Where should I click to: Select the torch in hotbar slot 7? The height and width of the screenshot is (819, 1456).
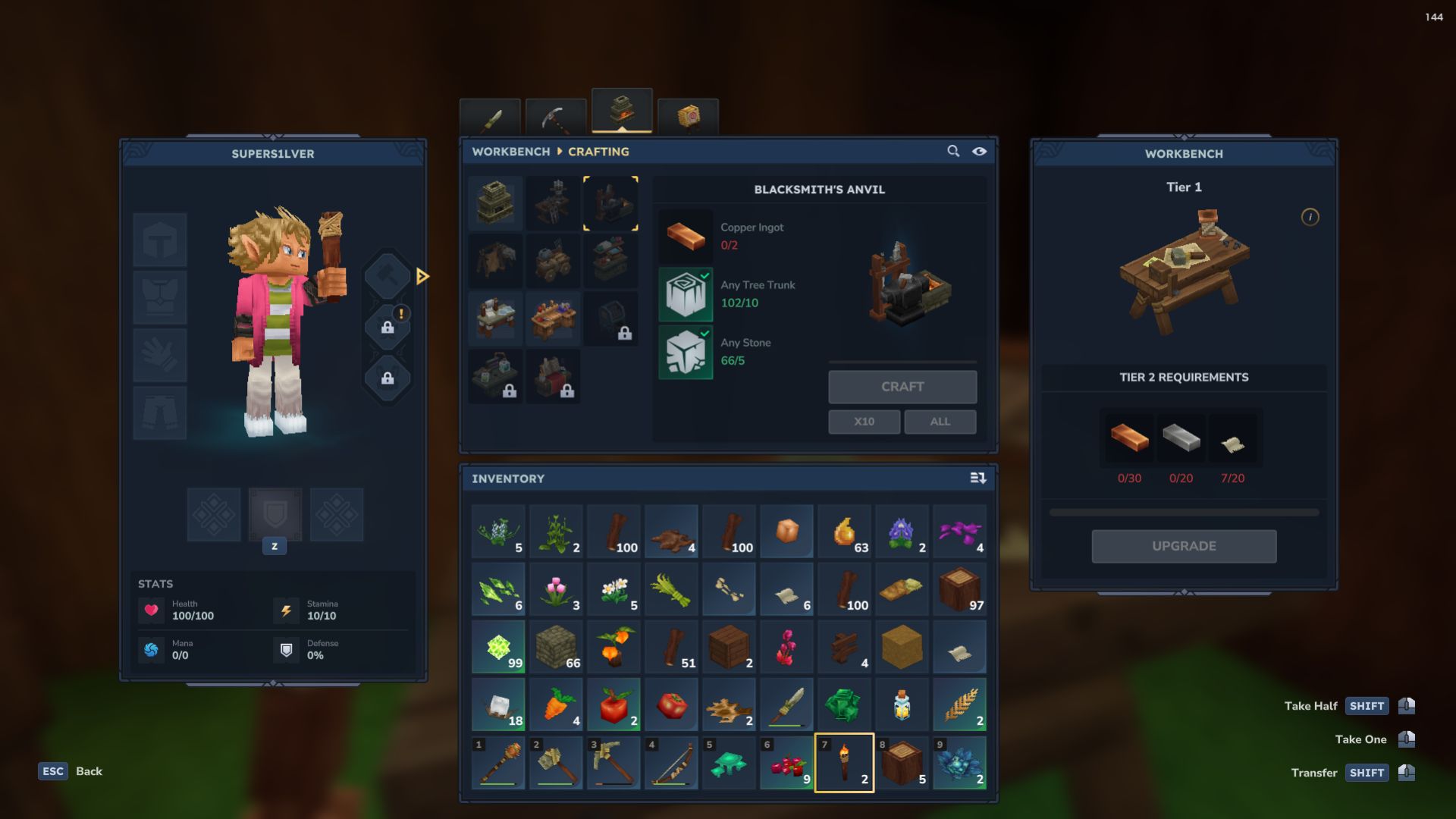(x=844, y=763)
